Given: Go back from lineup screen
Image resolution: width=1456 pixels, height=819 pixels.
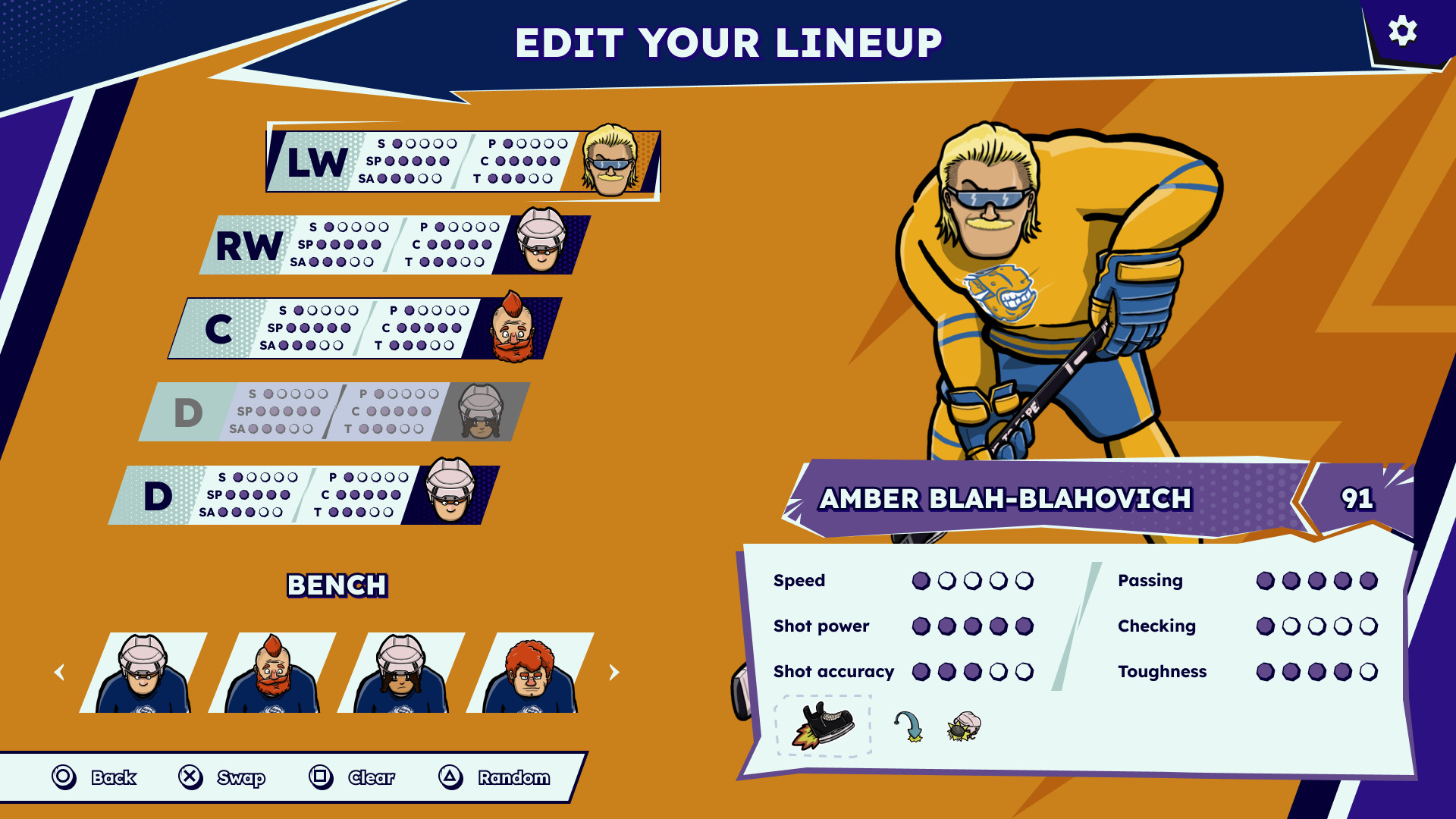Looking at the screenshot, I should 94,777.
